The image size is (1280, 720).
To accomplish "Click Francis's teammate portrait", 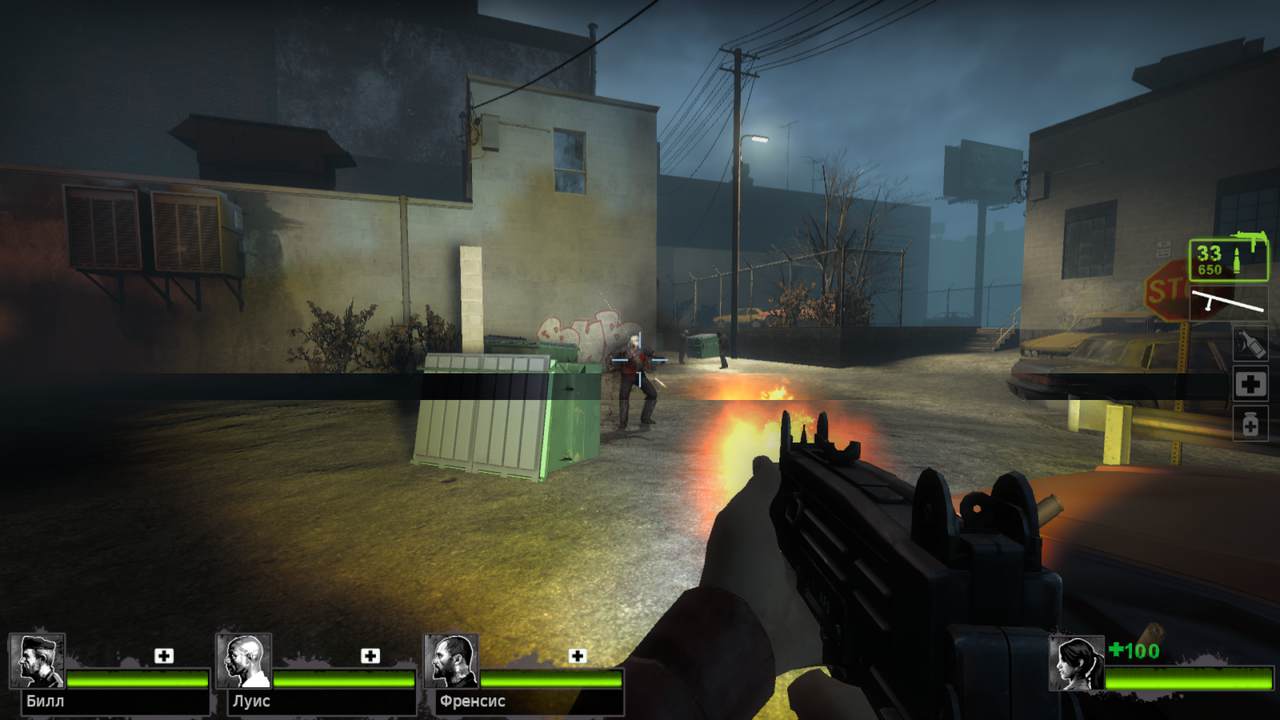I will click(x=451, y=660).
